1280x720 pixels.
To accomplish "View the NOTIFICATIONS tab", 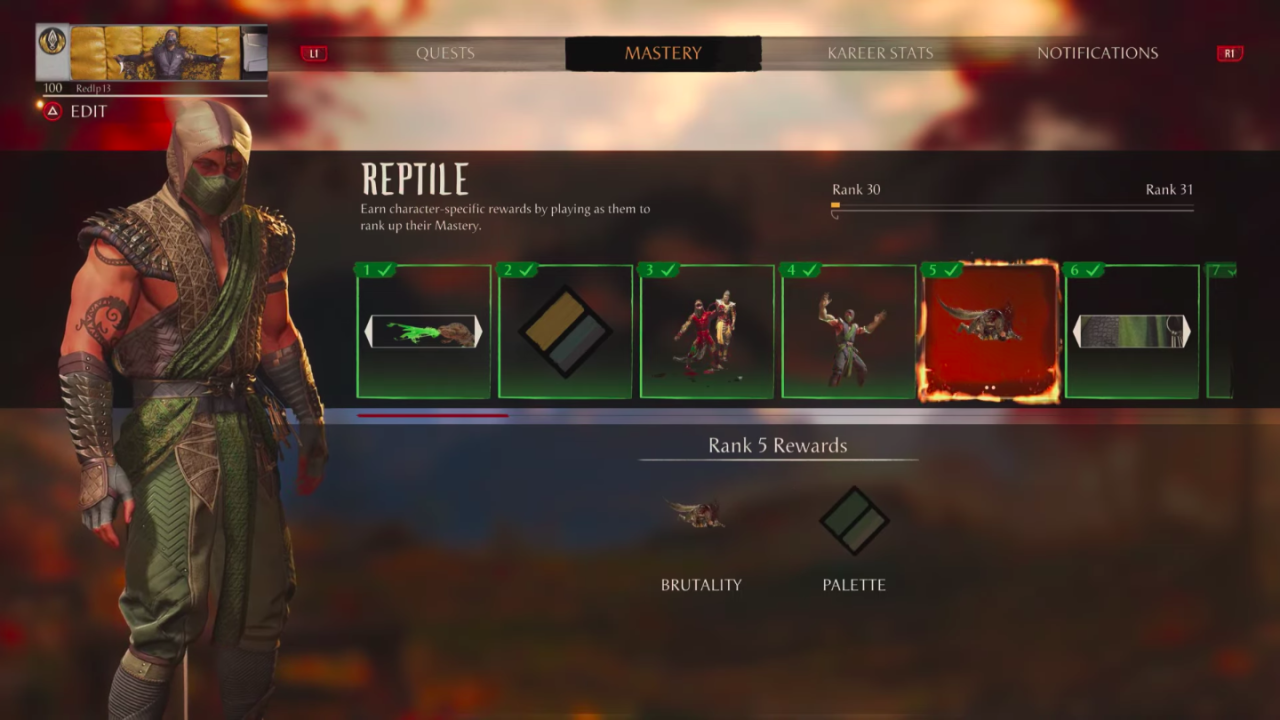I will (x=1097, y=53).
